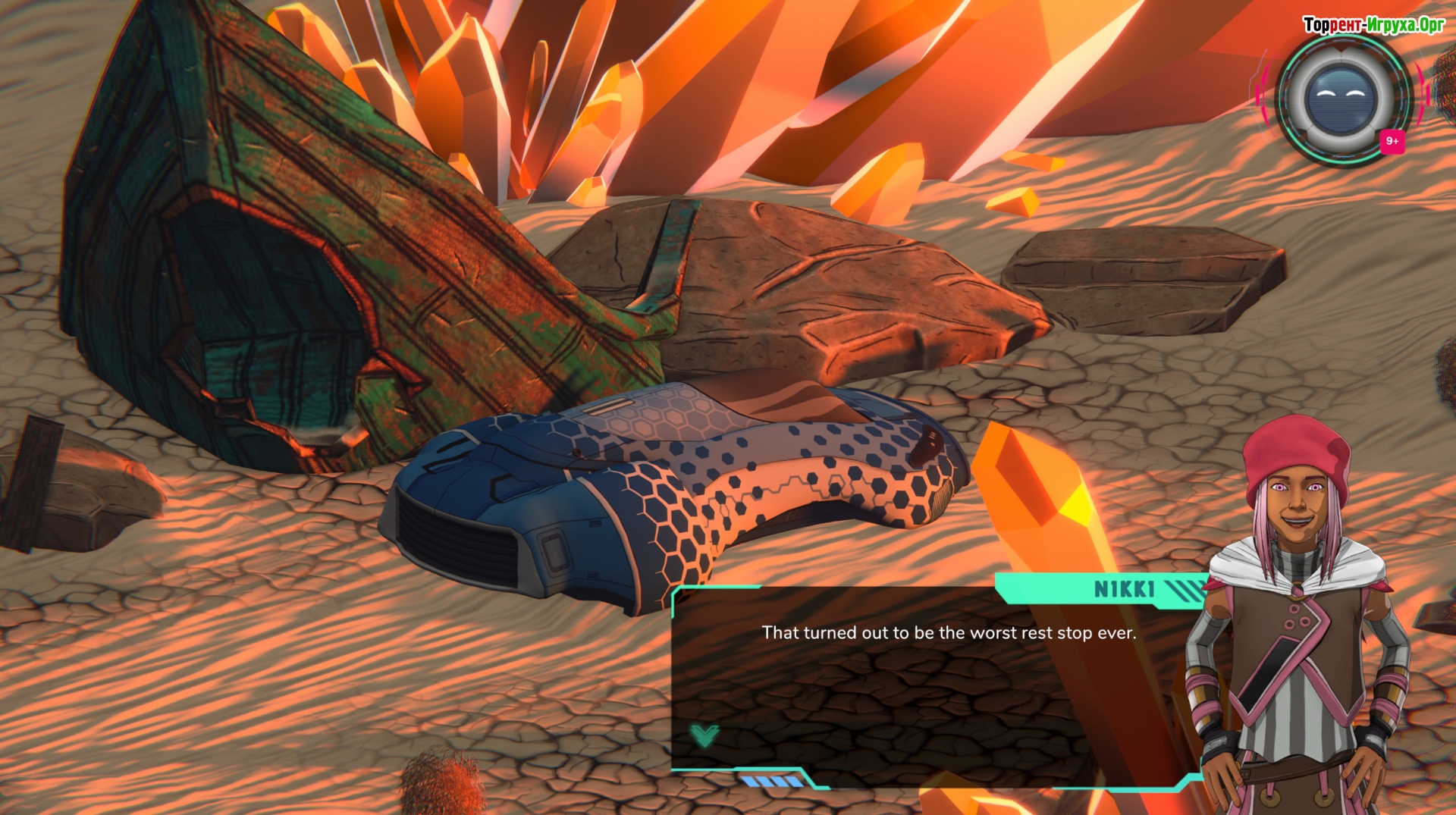Check the pink 9+ notification badge

1392,141
